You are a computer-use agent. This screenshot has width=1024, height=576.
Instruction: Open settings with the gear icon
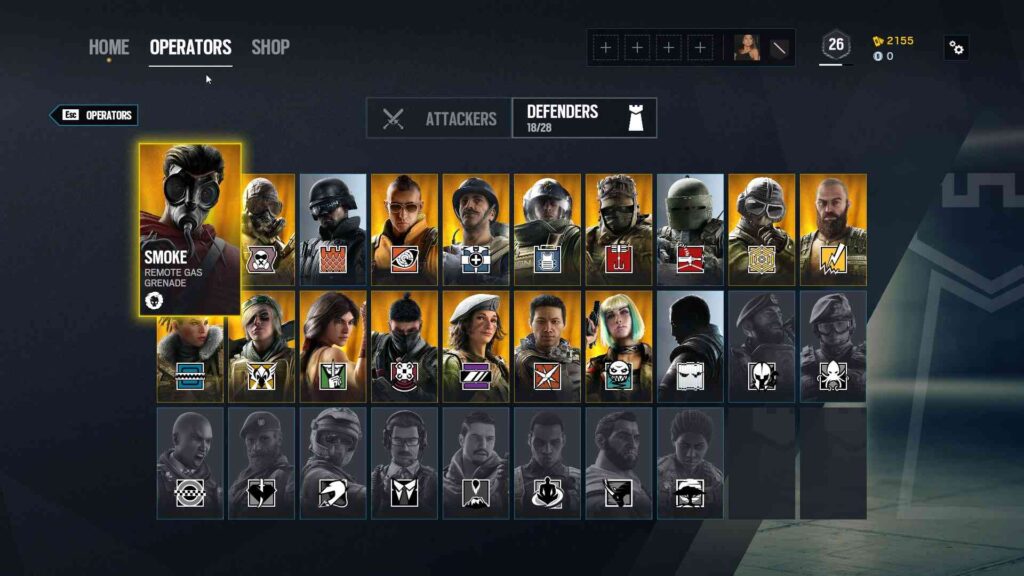956,47
